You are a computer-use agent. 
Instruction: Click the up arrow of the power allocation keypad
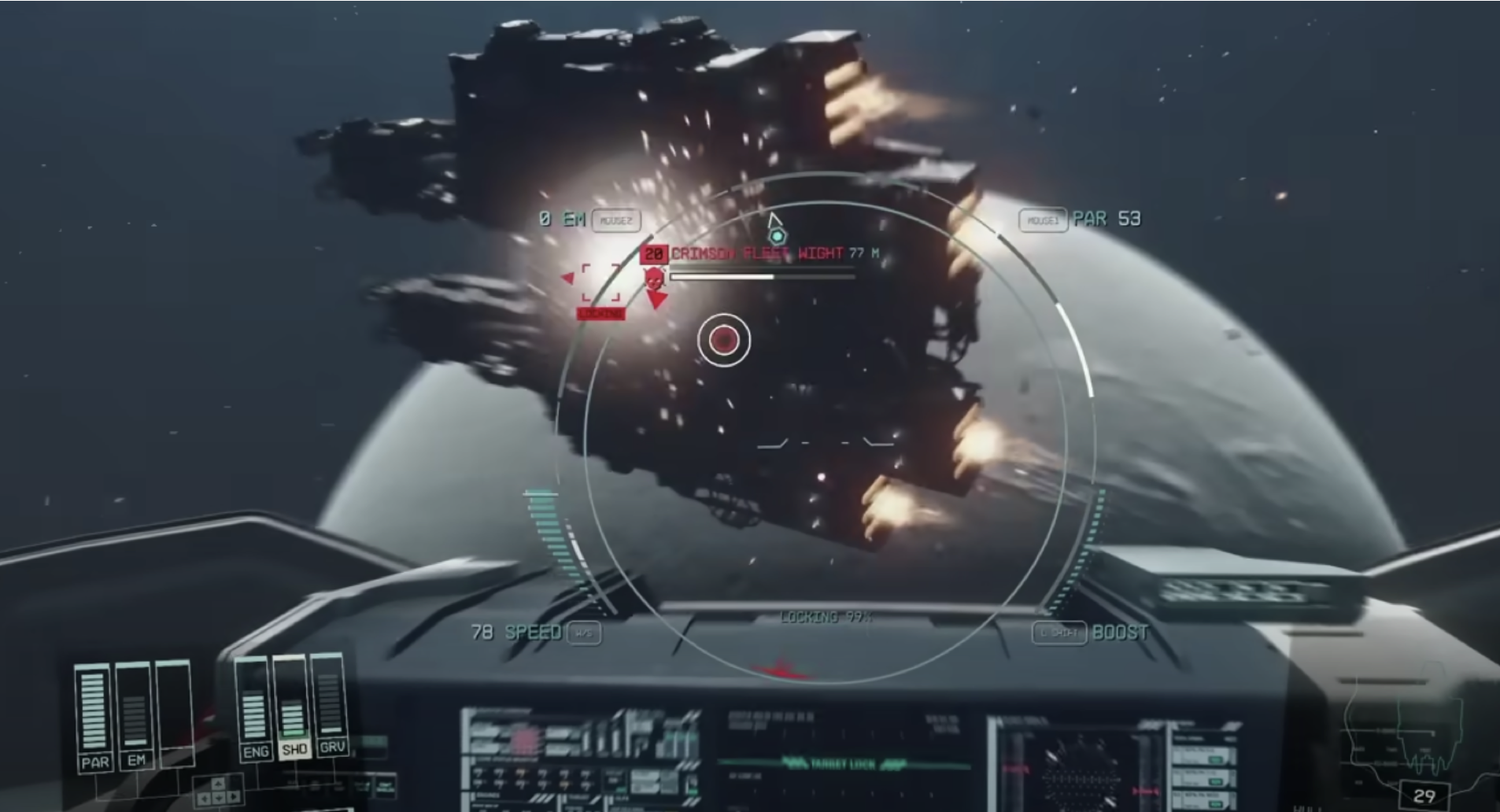[217, 784]
